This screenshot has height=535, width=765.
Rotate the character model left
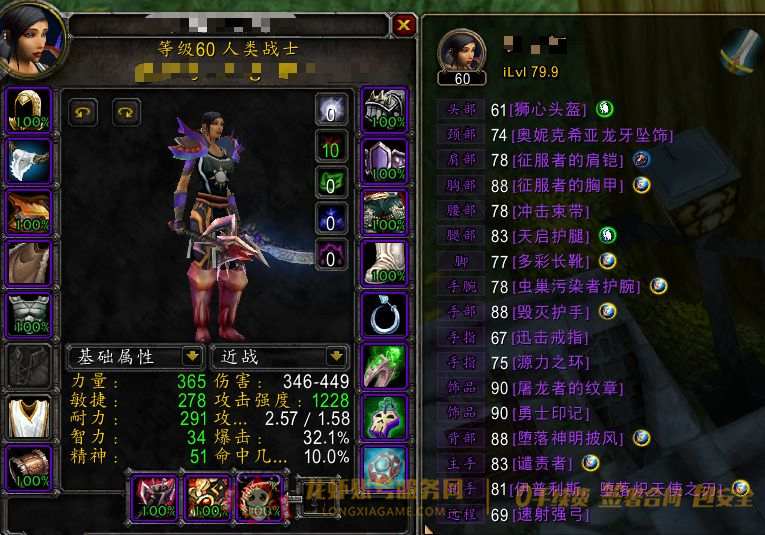tap(83, 112)
